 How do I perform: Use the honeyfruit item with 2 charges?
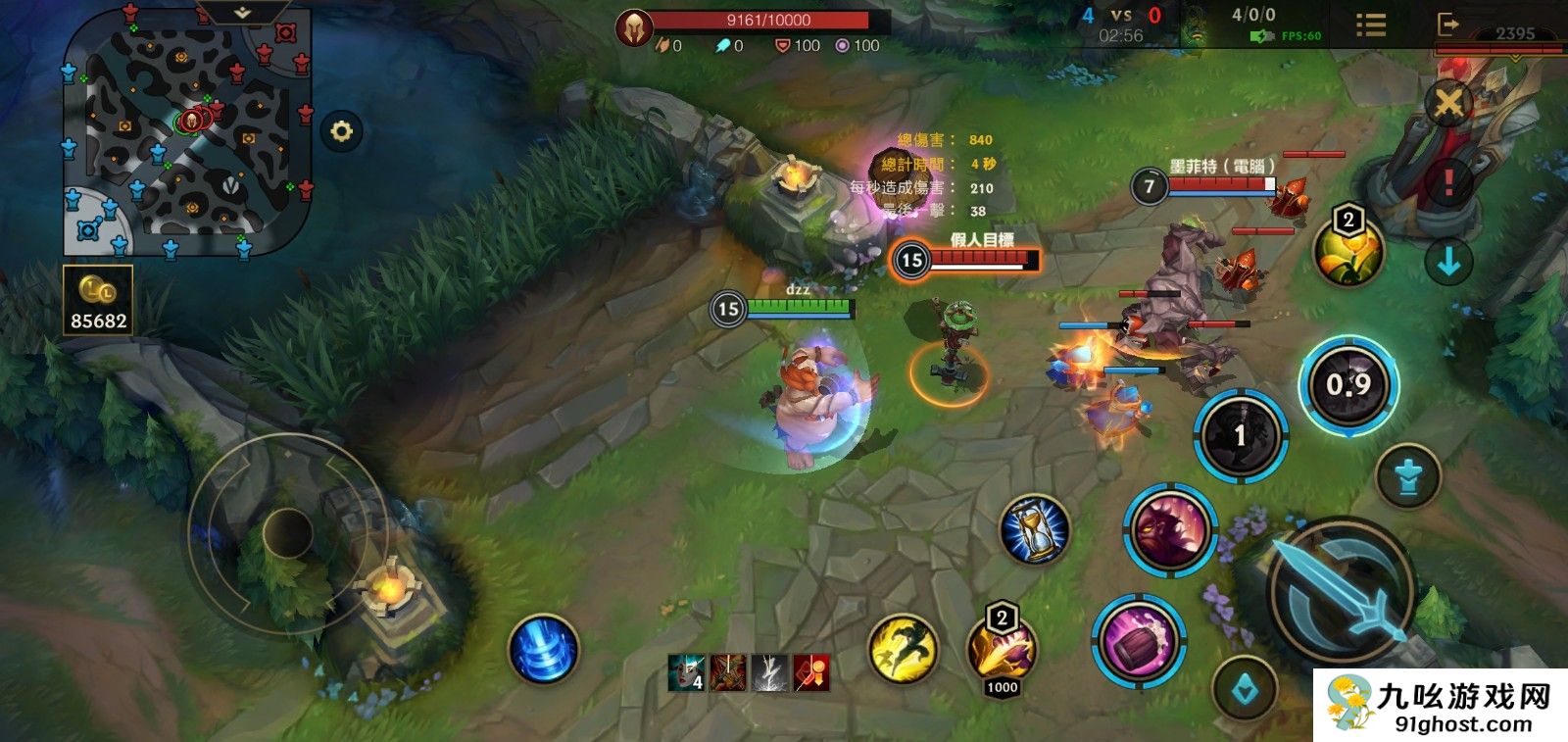(1347, 251)
